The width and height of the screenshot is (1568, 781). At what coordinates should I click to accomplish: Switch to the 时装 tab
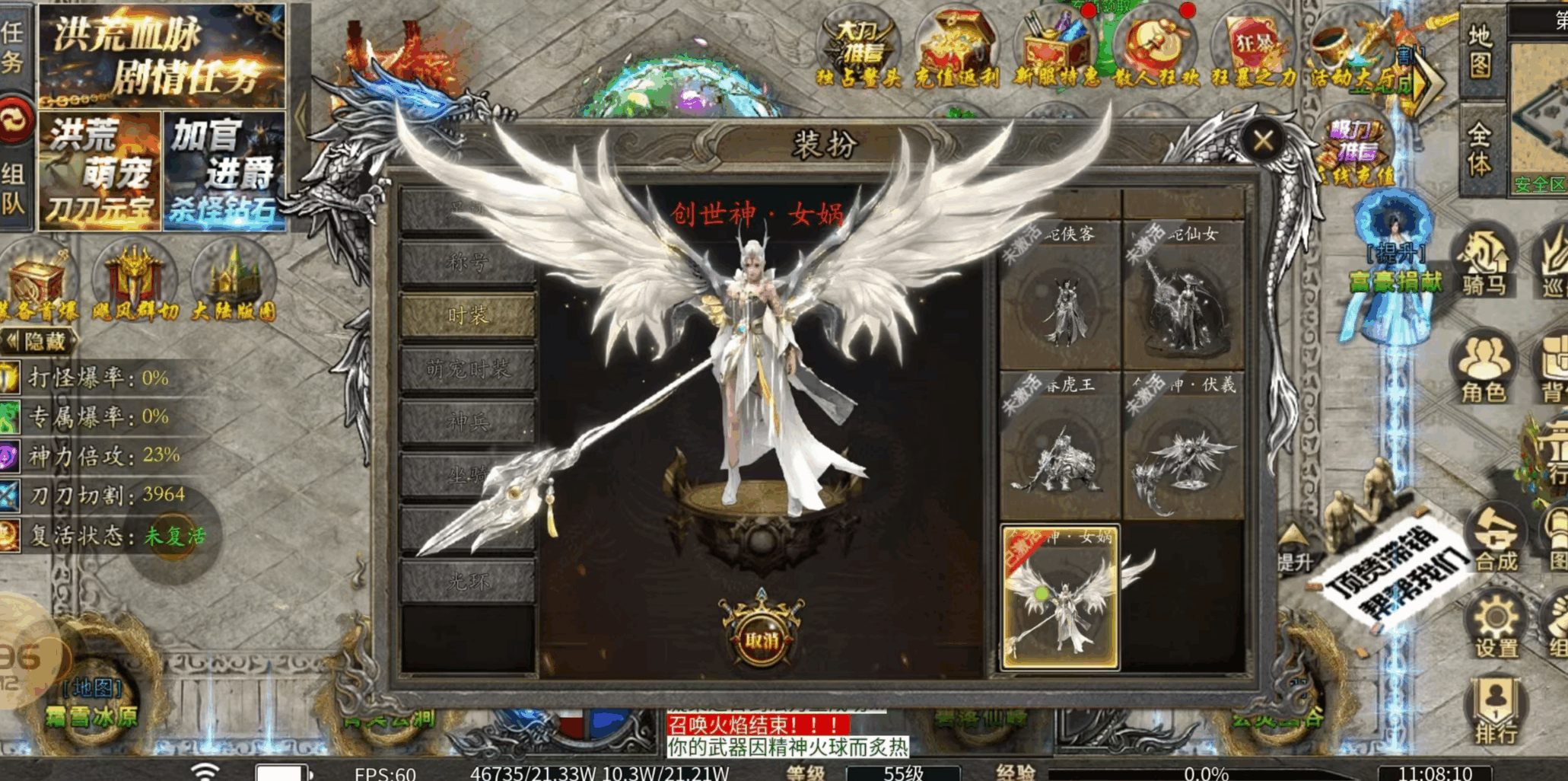(x=468, y=315)
